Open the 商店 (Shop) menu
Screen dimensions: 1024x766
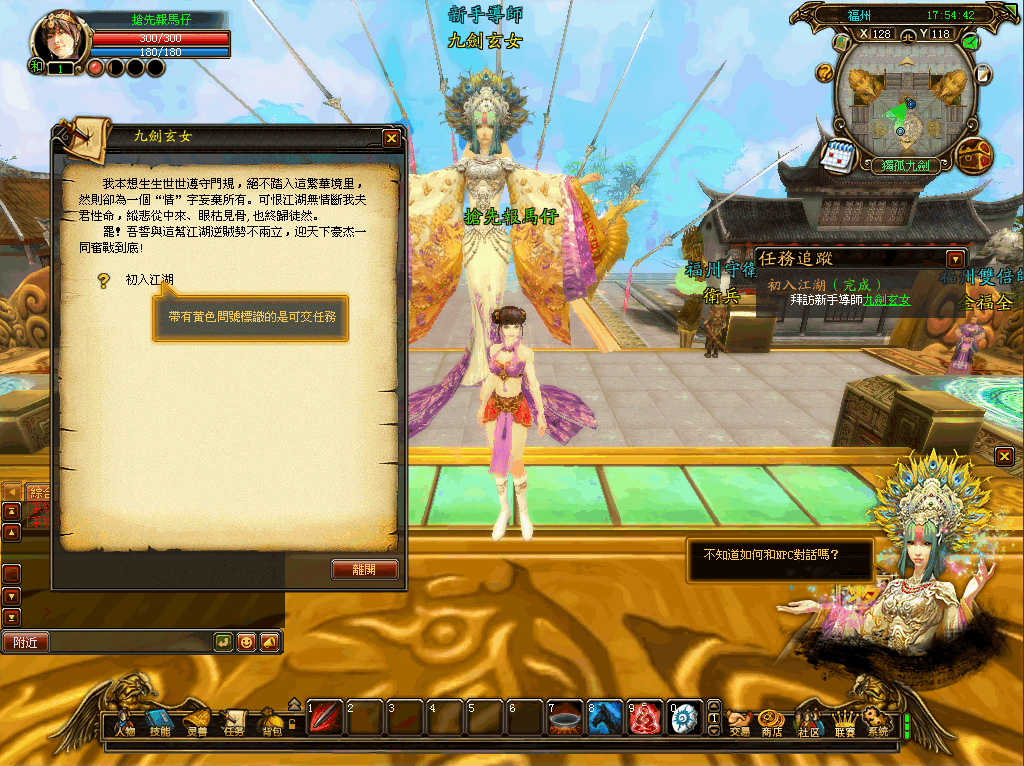click(x=771, y=724)
